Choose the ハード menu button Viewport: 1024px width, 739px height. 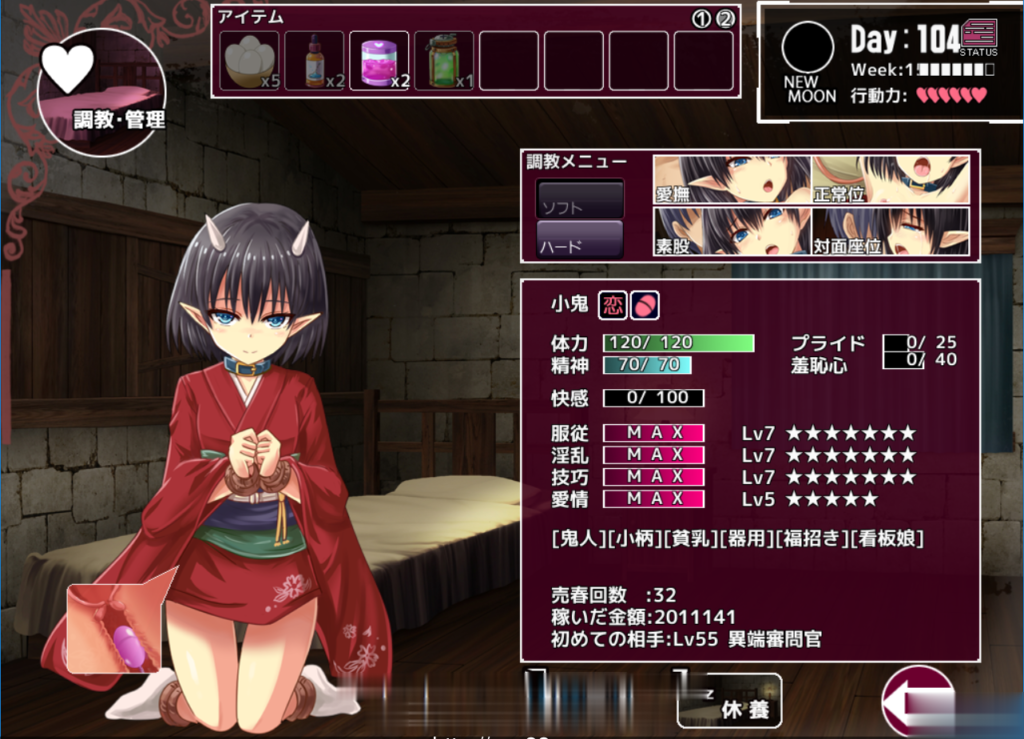click(x=580, y=240)
